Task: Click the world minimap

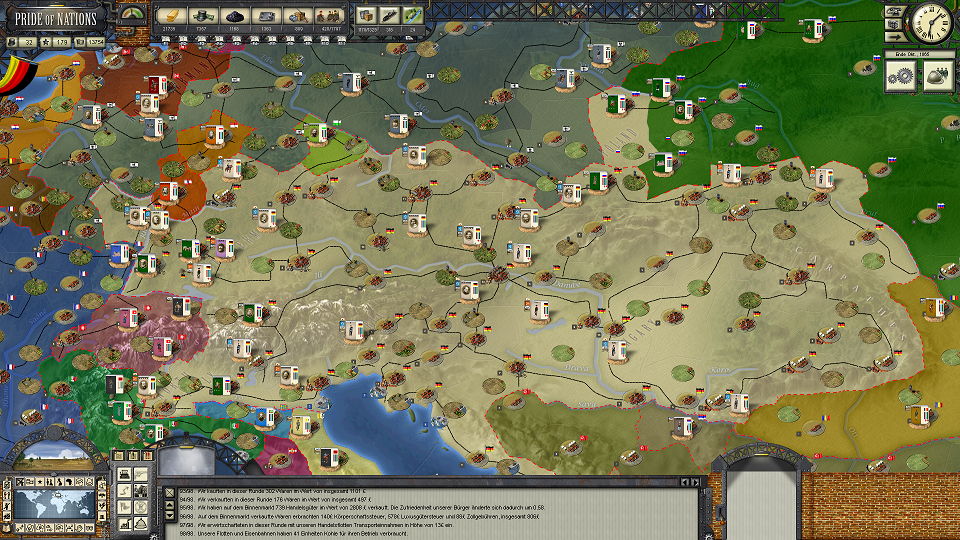Action: click(x=54, y=502)
